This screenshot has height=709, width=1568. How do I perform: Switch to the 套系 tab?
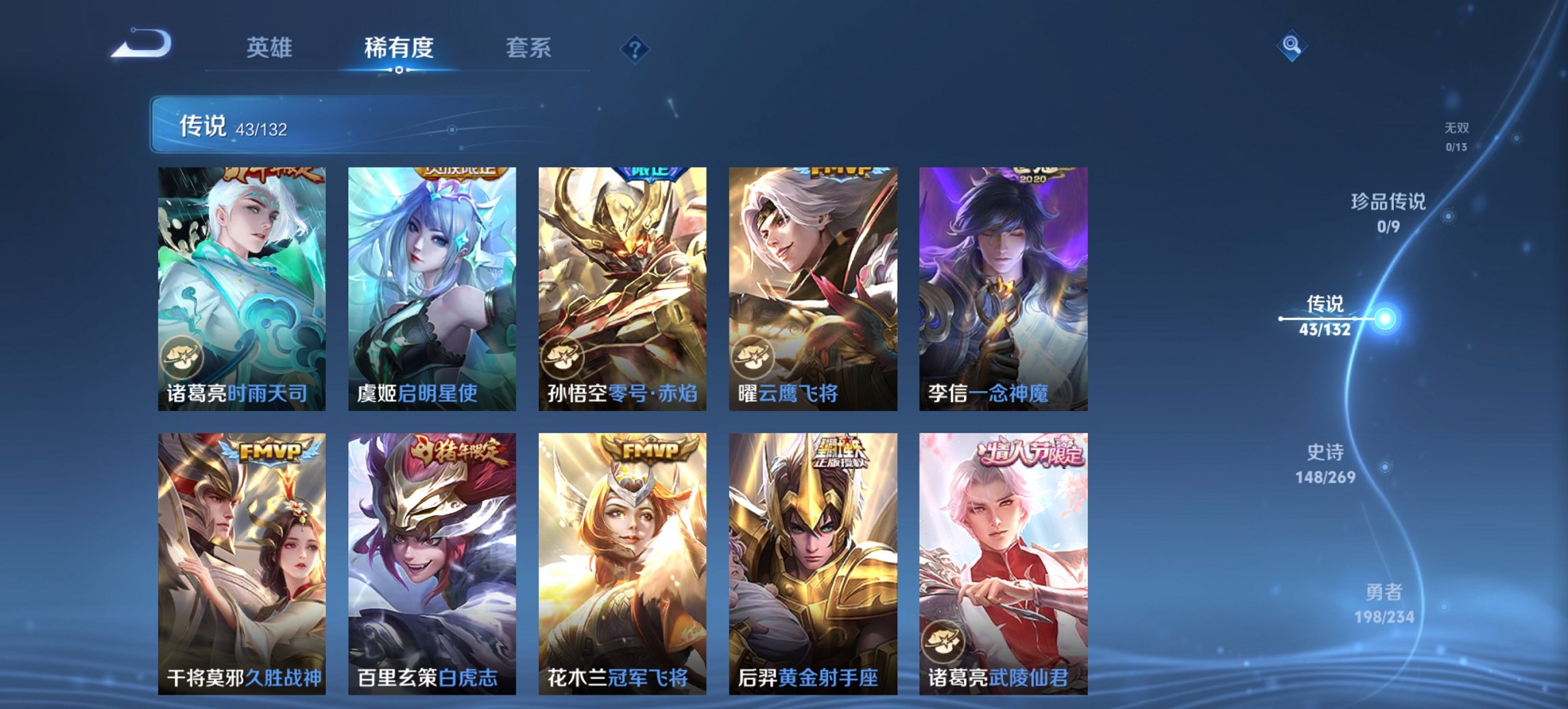(x=529, y=48)
